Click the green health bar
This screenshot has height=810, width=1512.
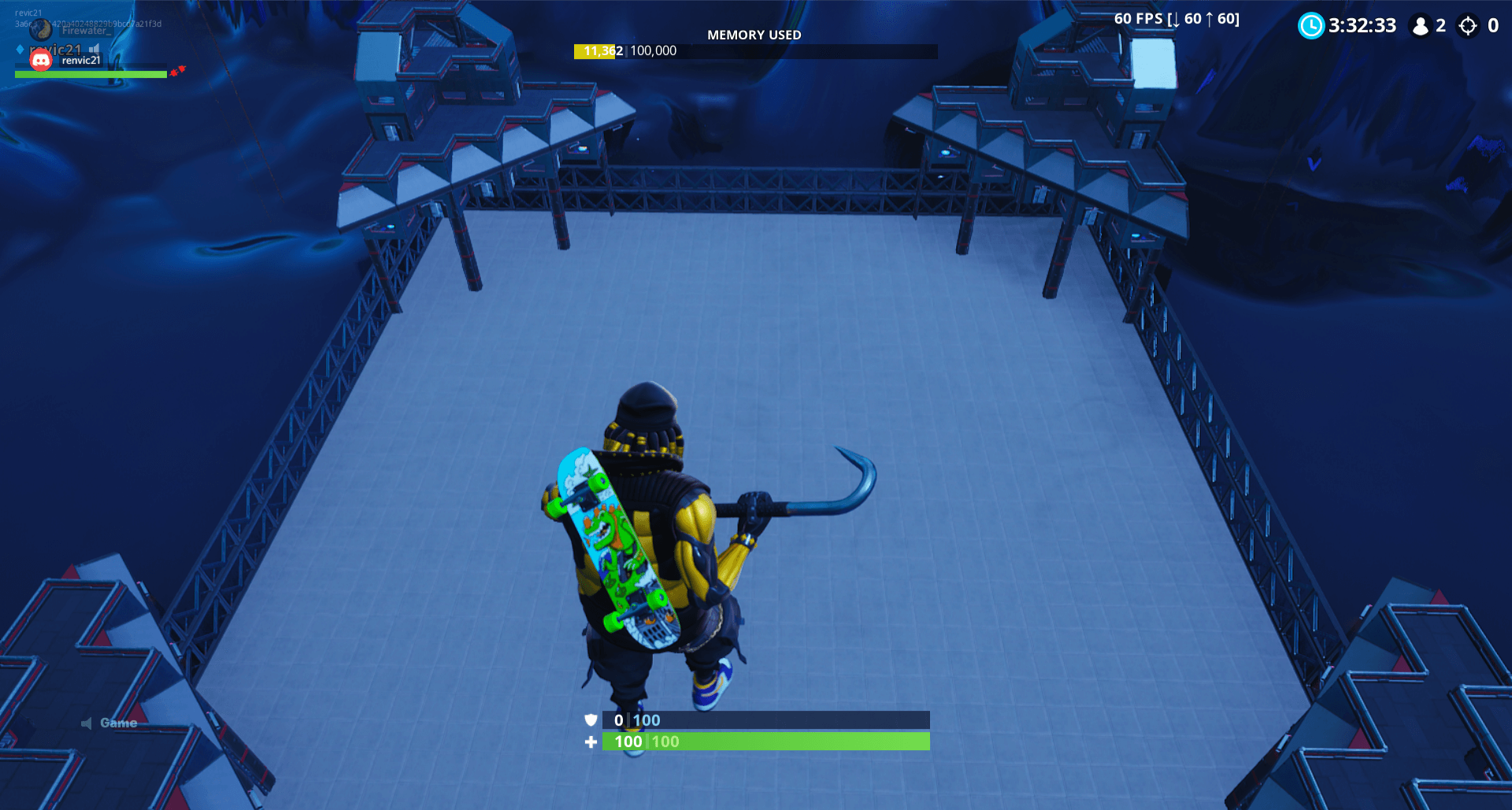coord(764,741)
